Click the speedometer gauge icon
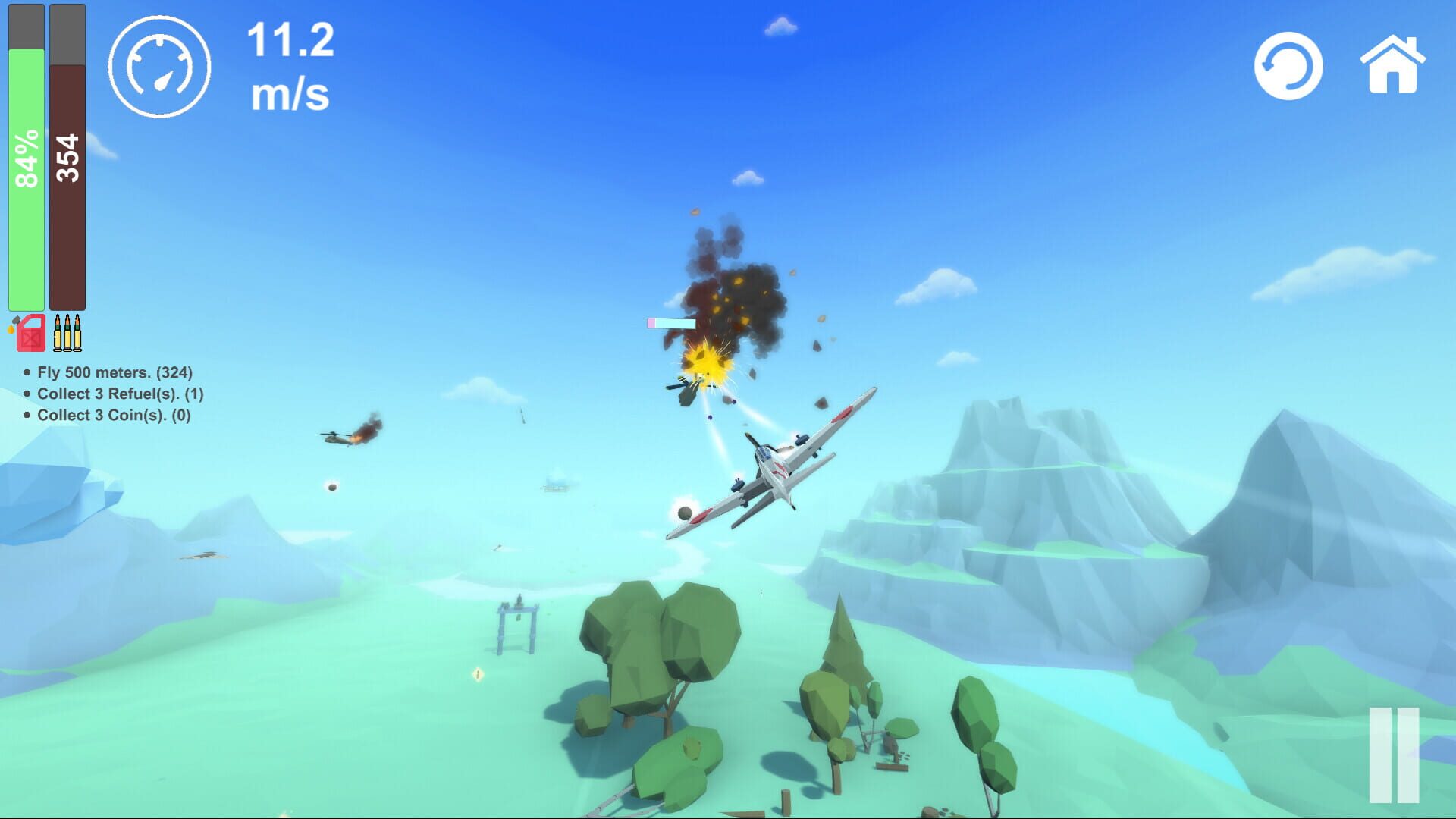The height and width of the screenshot is (819, 1456). pos(160,66)
